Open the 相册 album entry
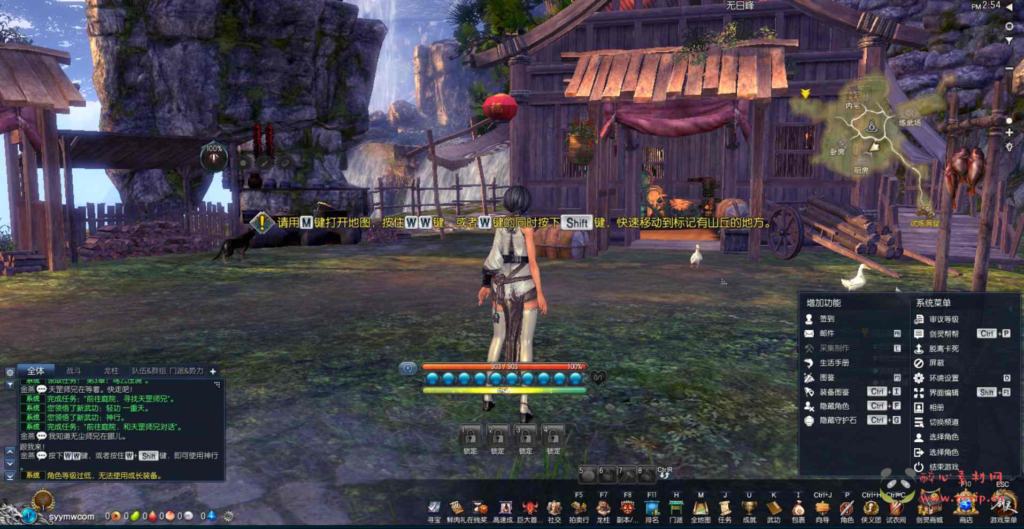 point(936,407)
